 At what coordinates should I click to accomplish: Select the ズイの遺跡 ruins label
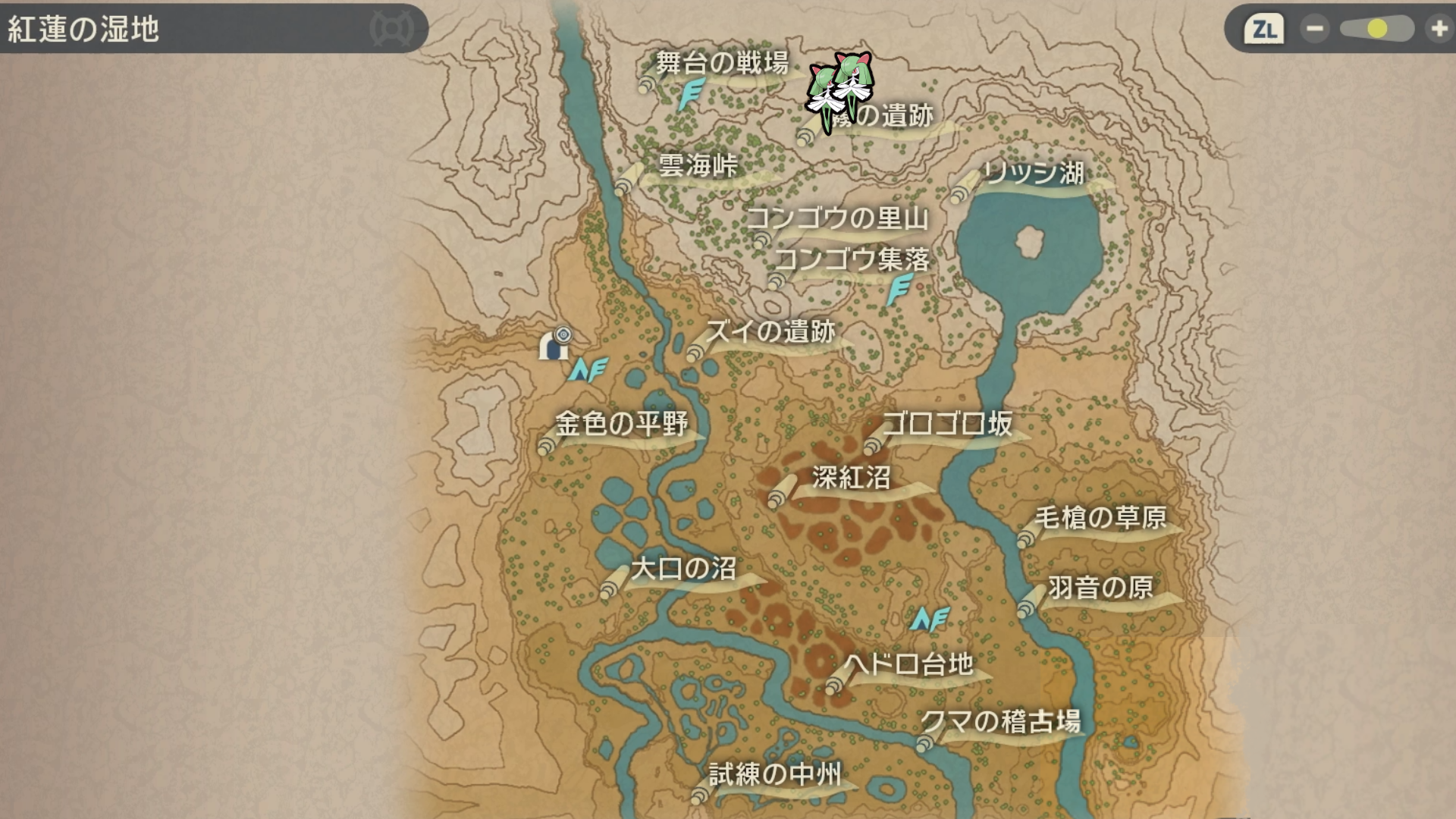770,331
